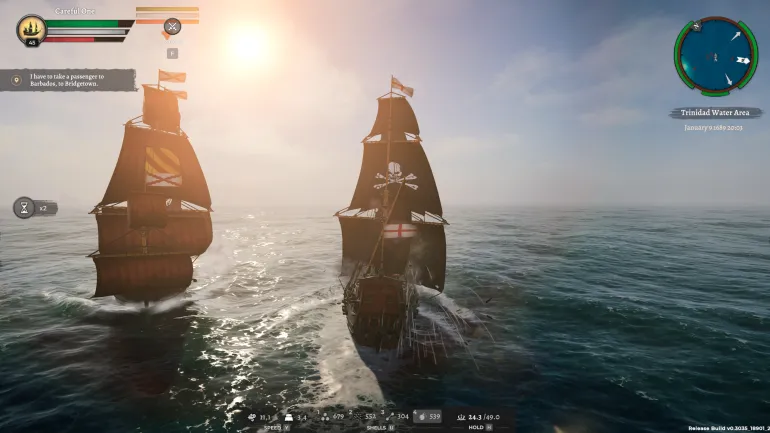This screenshot has width=770, height=433.
Task: Click the sail speed icon
Action: (252, 416)
